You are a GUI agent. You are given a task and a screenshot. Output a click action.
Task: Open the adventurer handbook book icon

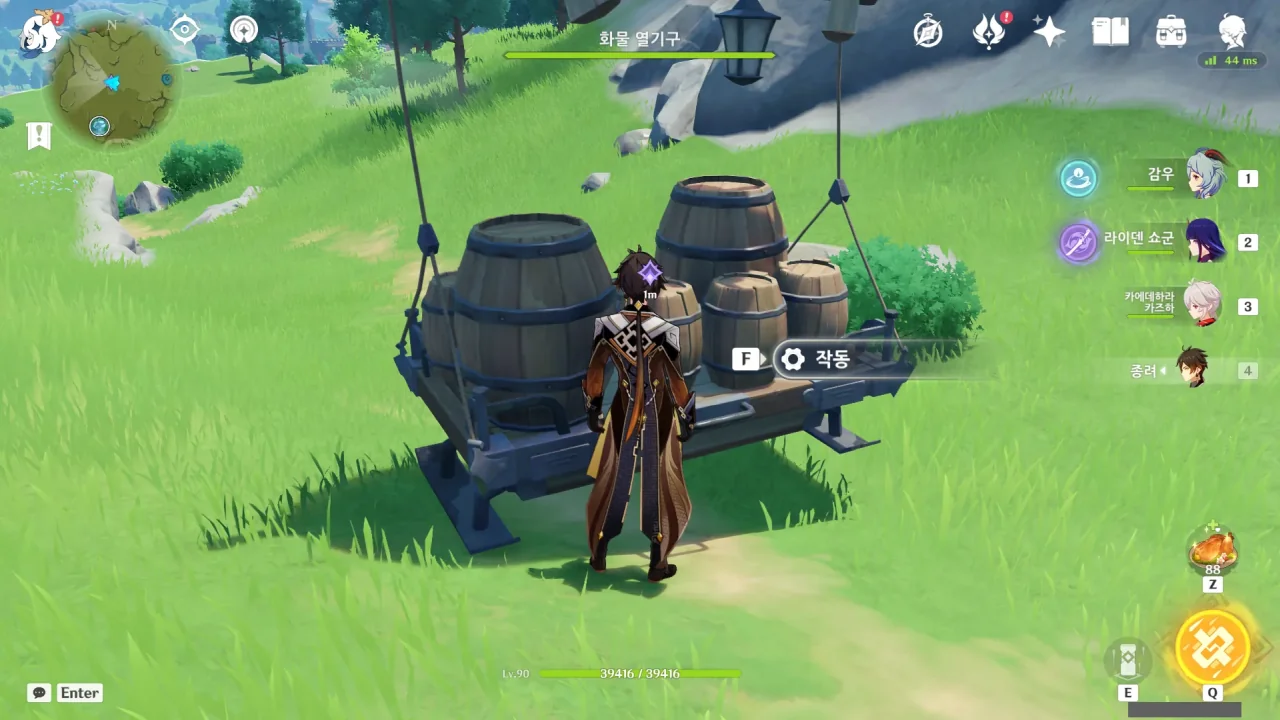1110,32
